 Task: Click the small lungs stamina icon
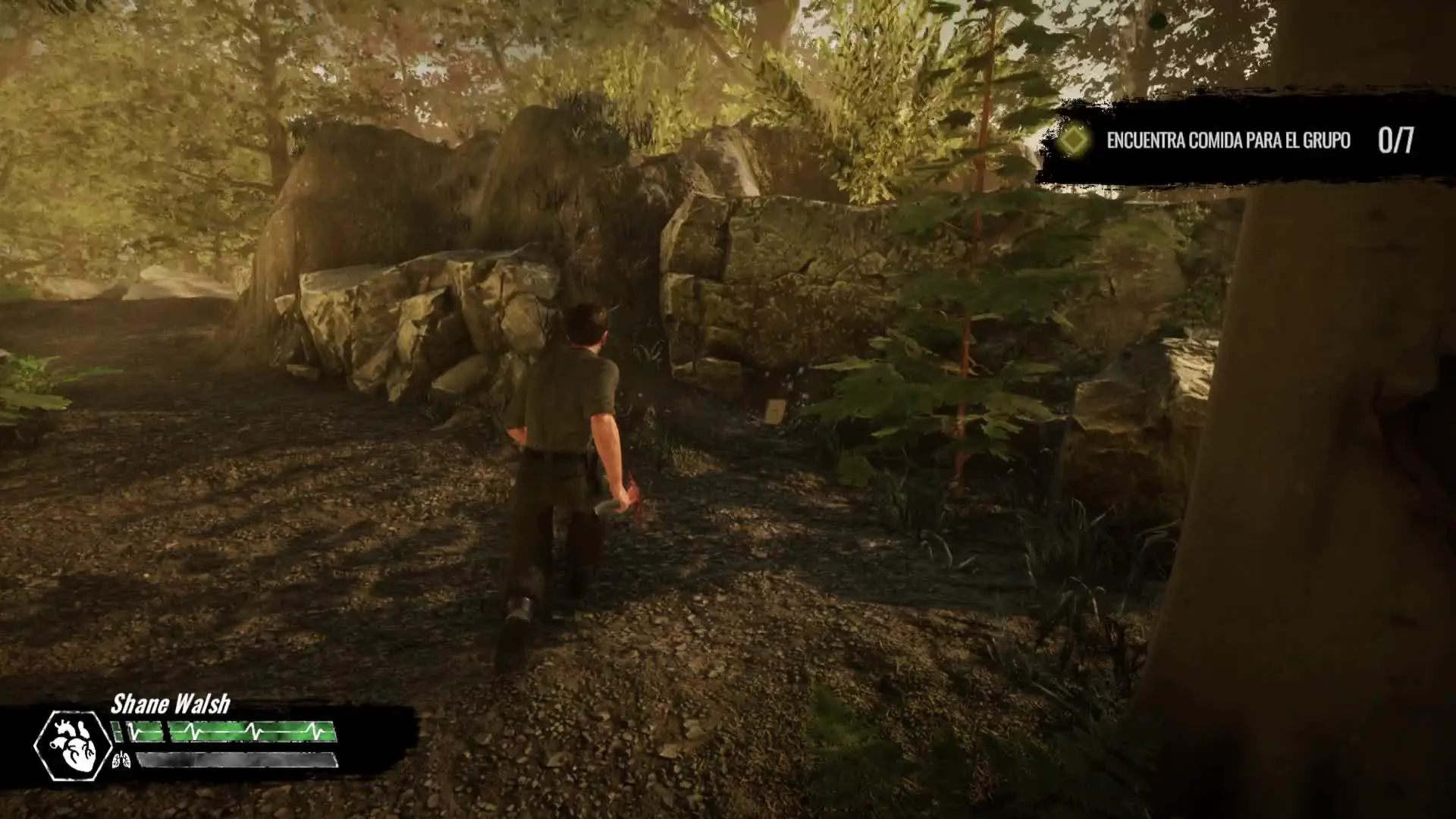point(121,760)
